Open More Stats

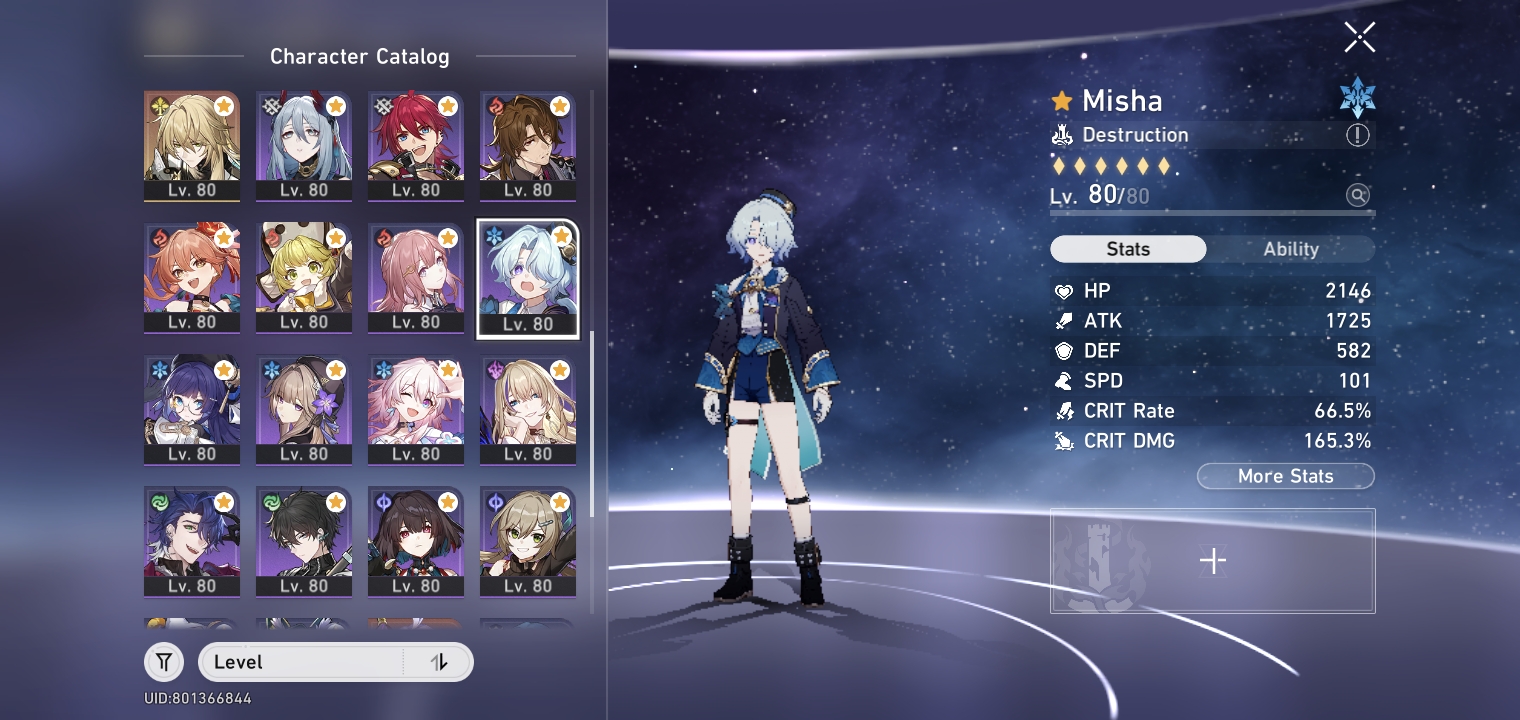[1286, 476]
